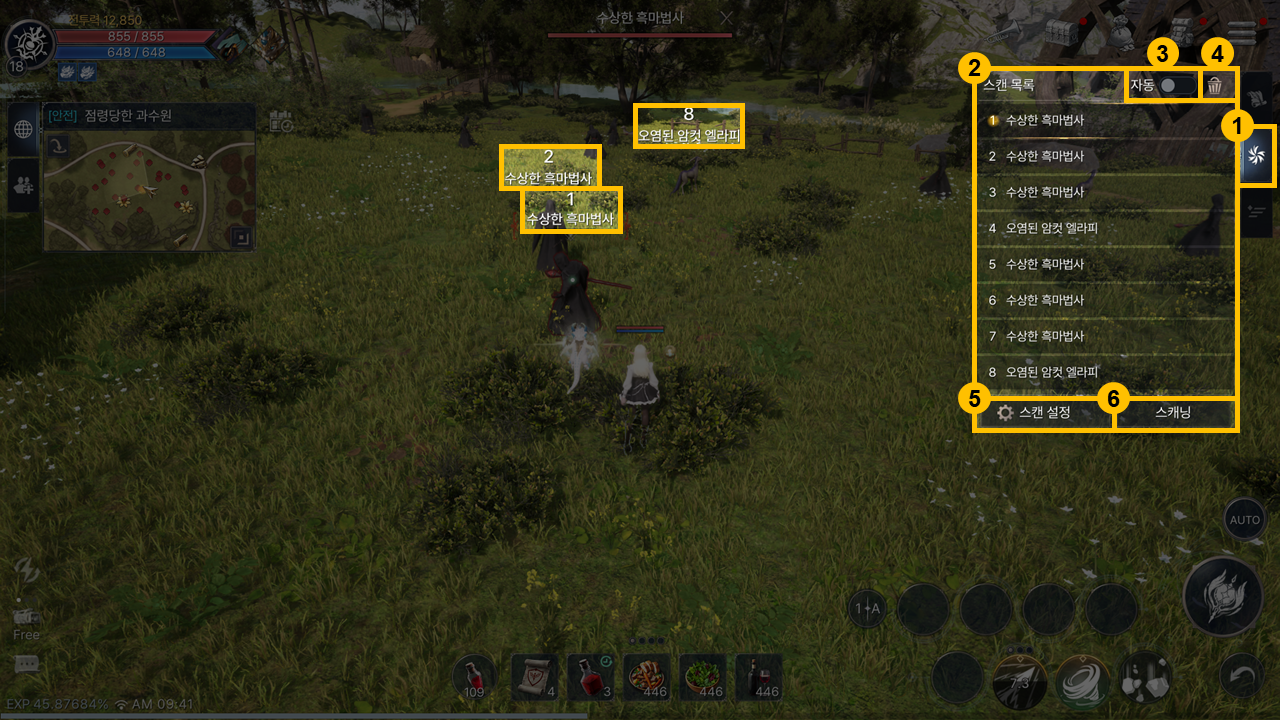
Task: Toggle the 자동 auto-scan switch
Action: pos(1175,85)
